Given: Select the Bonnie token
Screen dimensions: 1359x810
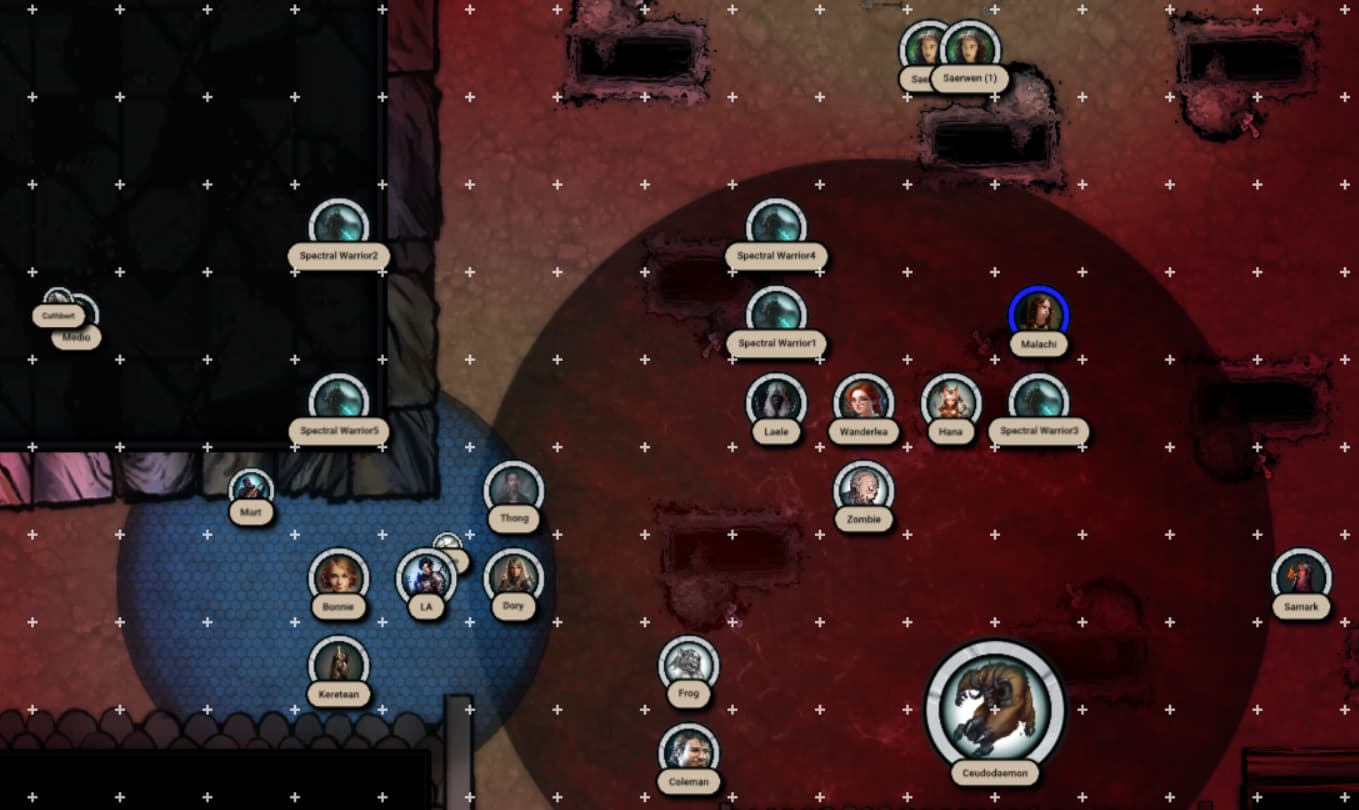Looking at the screenshot, I should (339, 577).
